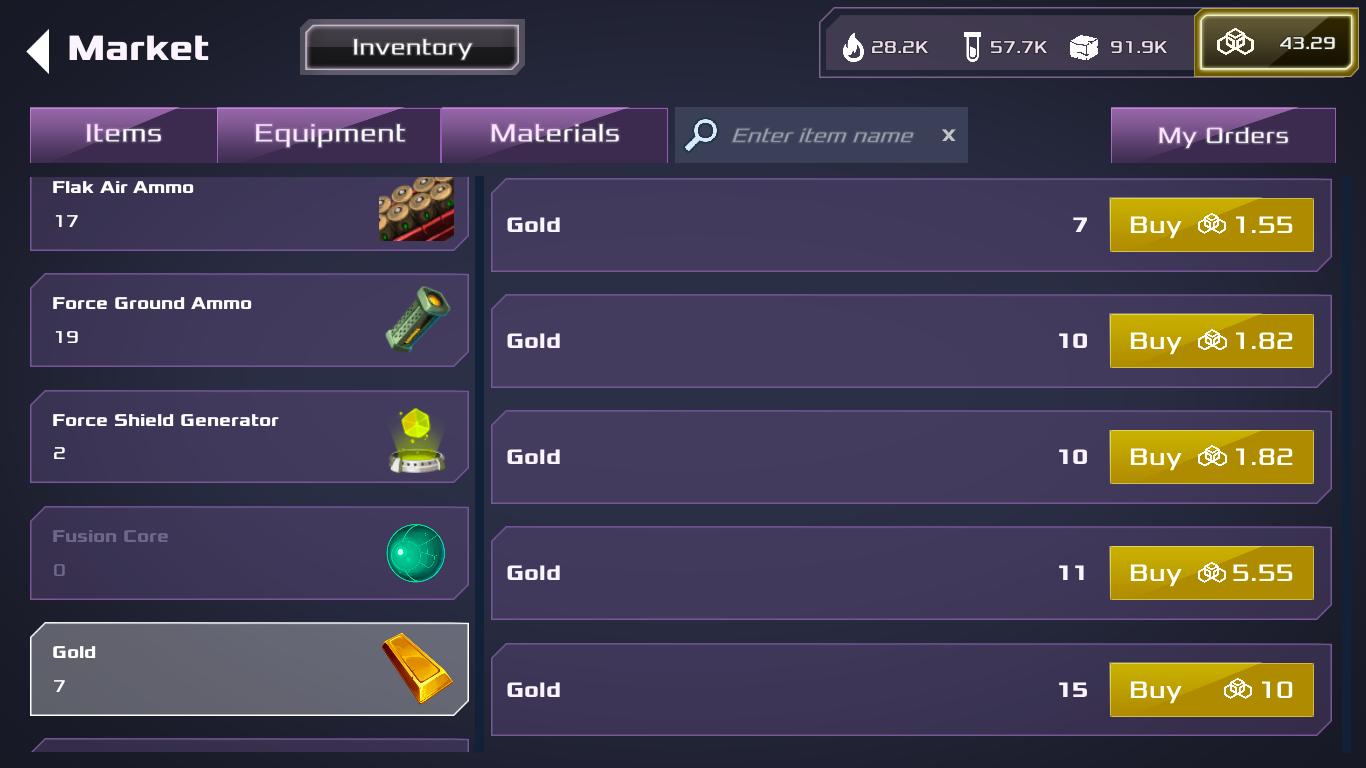This screenshot has height=768, width=1366.
Task: Buy 7 Gold for 1.55
Action: 1211,225
